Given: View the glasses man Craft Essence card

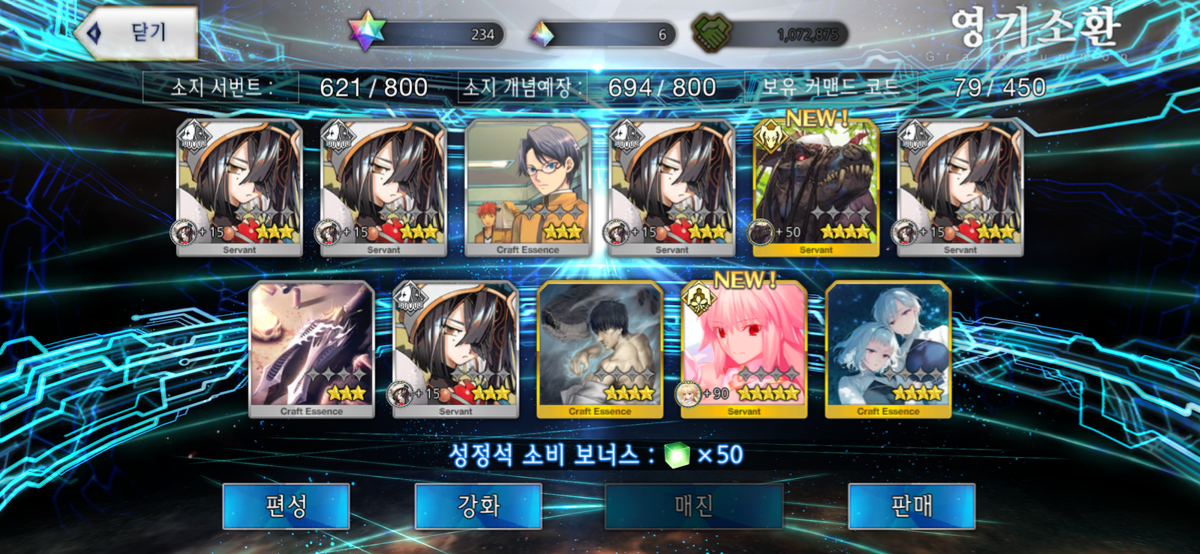Looking at the screenshot, I should tap(527, 188).
